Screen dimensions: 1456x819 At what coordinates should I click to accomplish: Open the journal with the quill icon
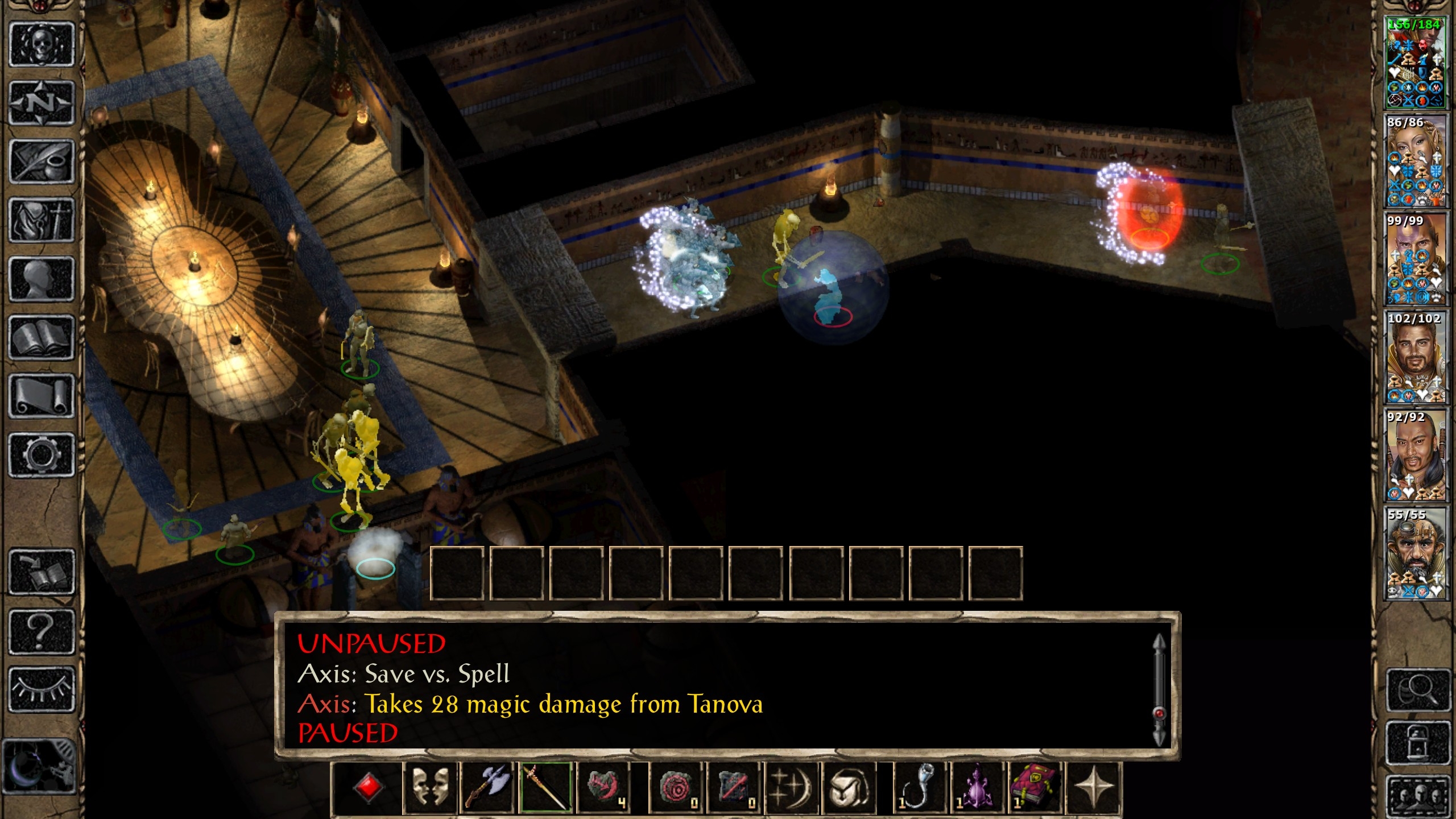pos(41,162)
